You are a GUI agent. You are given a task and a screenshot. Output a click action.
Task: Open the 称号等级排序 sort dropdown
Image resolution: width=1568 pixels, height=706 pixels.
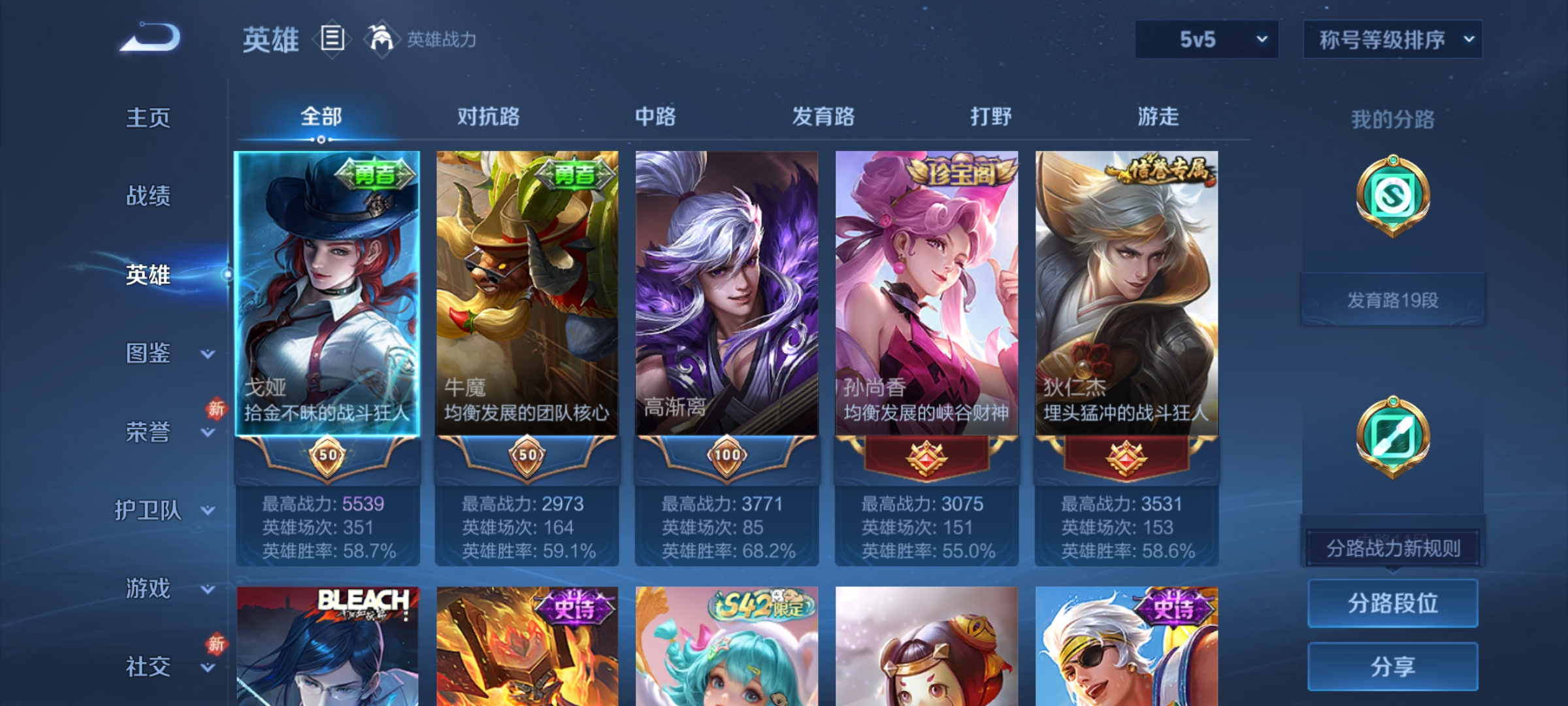point(1392,40)
